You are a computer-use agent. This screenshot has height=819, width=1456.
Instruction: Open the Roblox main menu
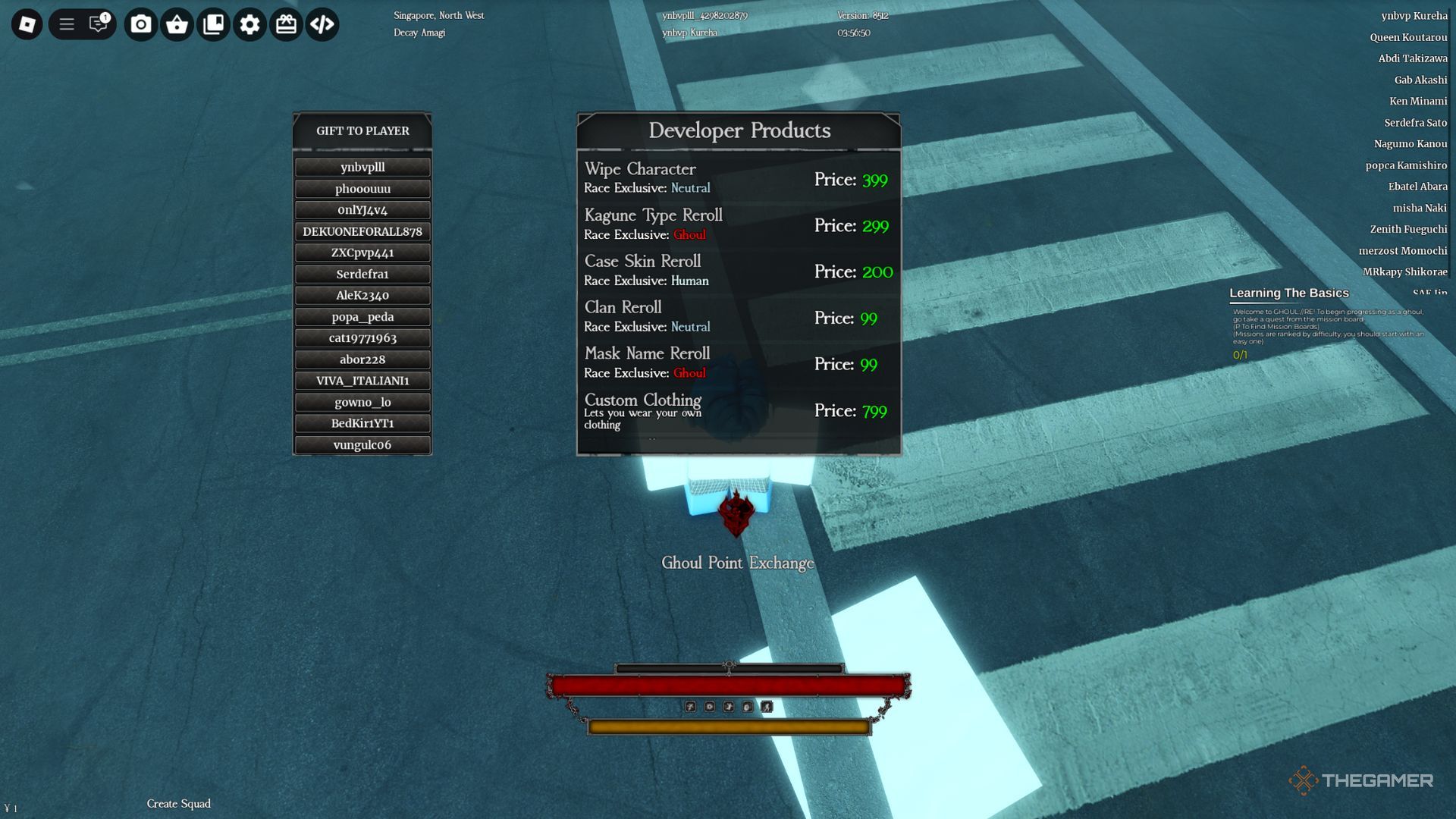[27, 24]
